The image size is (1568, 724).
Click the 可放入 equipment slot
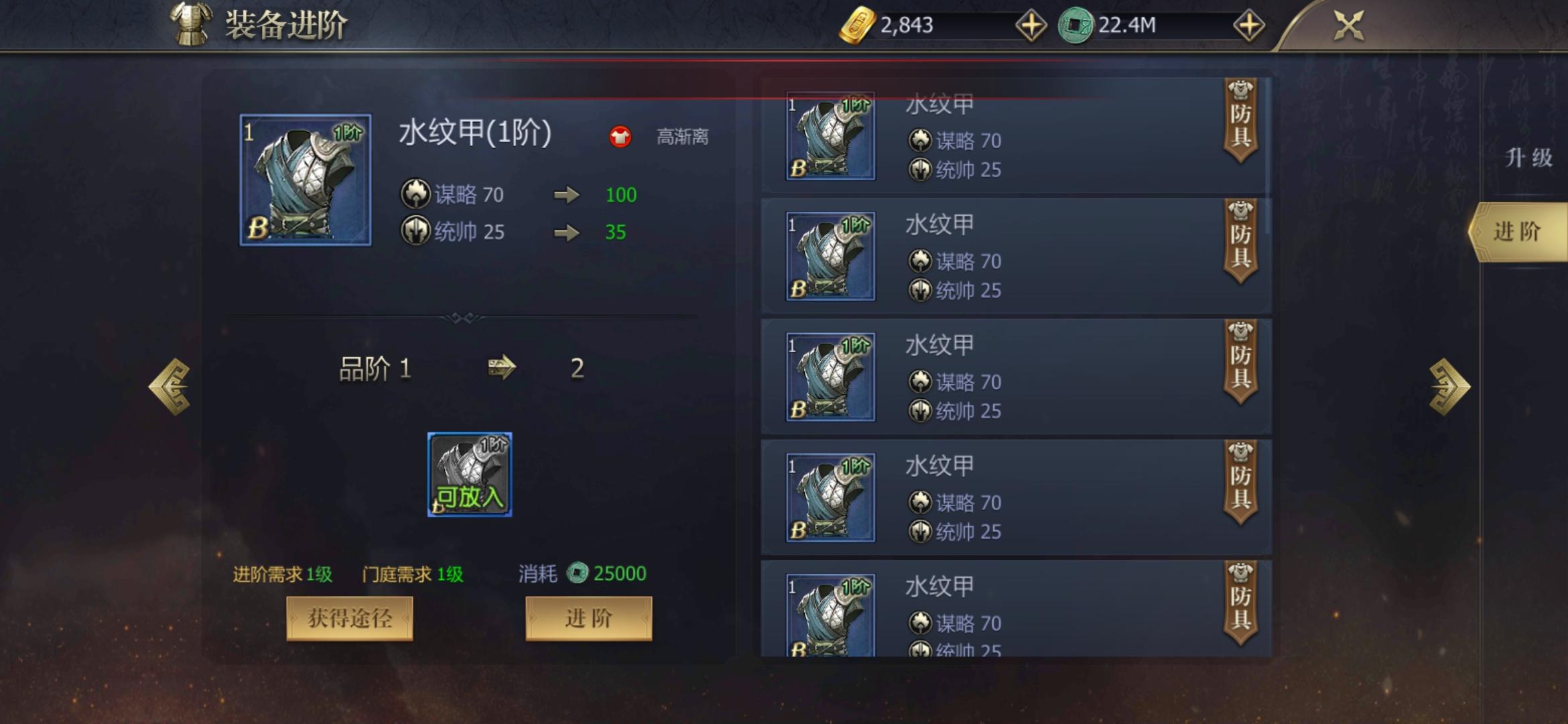click(469, 475)
